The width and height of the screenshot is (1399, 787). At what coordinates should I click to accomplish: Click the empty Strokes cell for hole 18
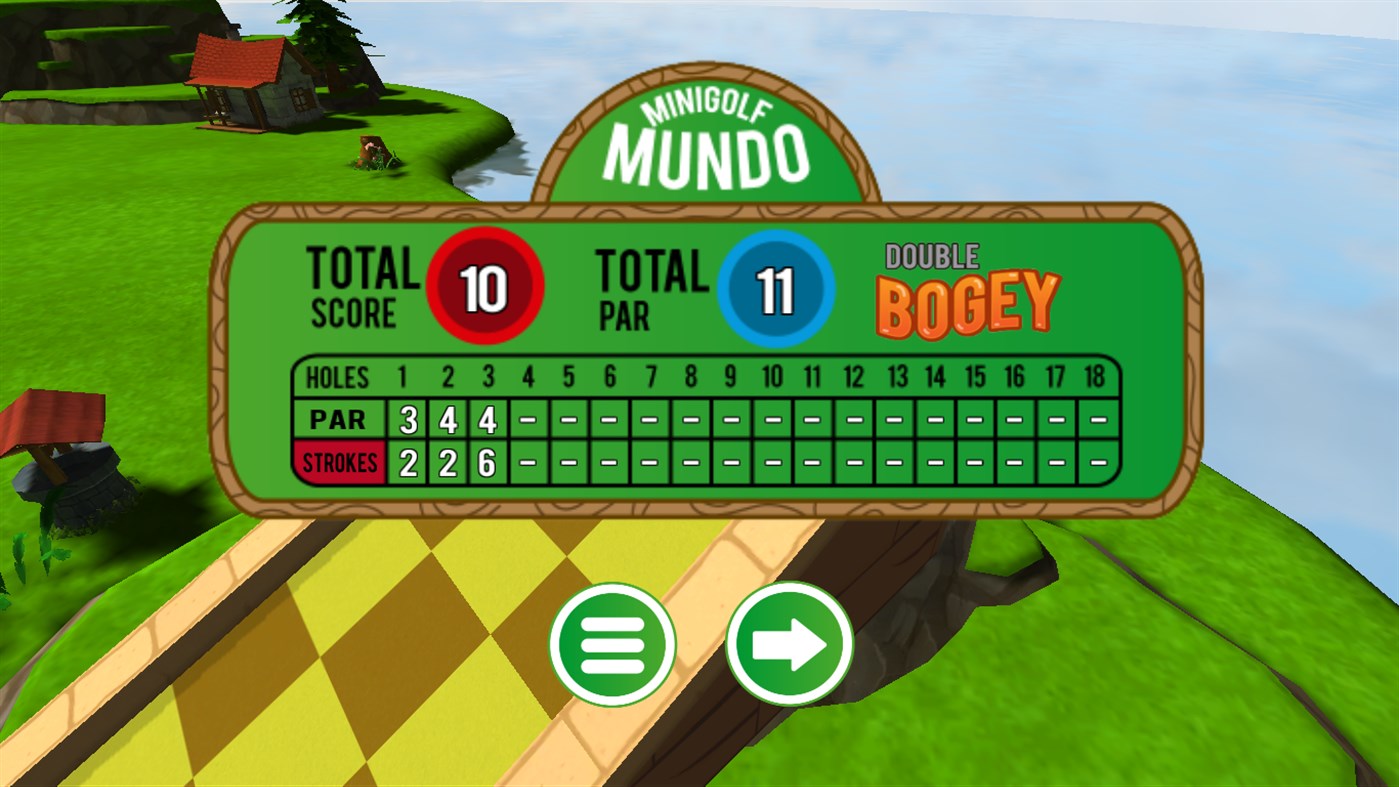[x=1096, y=462]
